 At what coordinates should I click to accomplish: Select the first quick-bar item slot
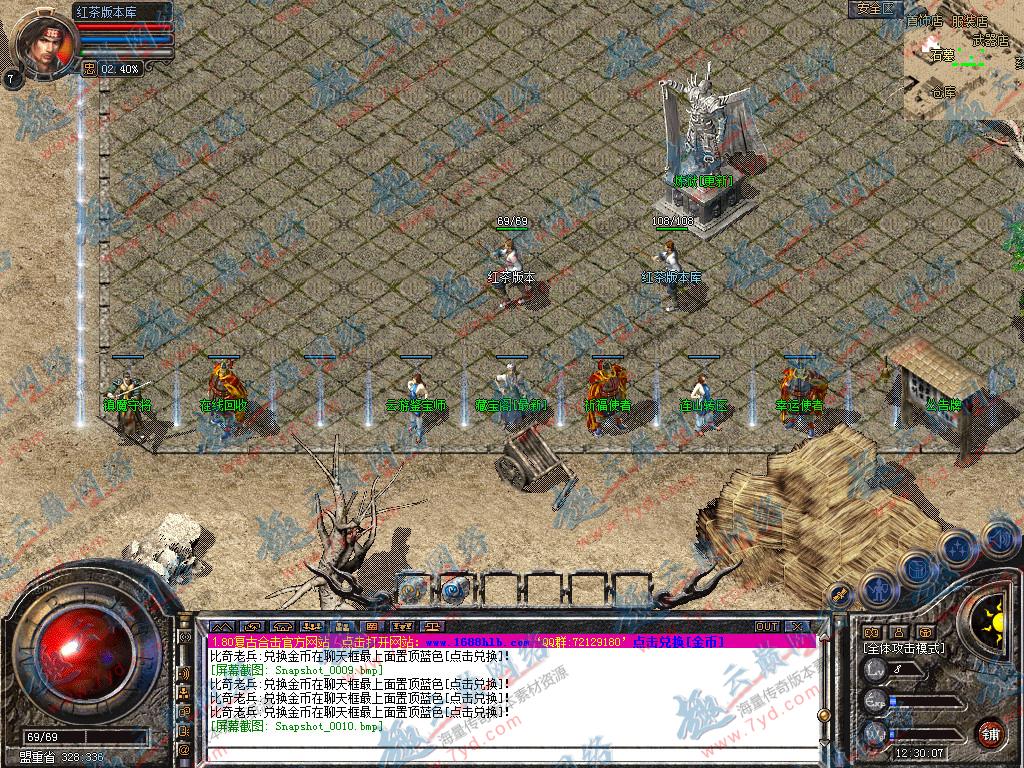(412, 589)
